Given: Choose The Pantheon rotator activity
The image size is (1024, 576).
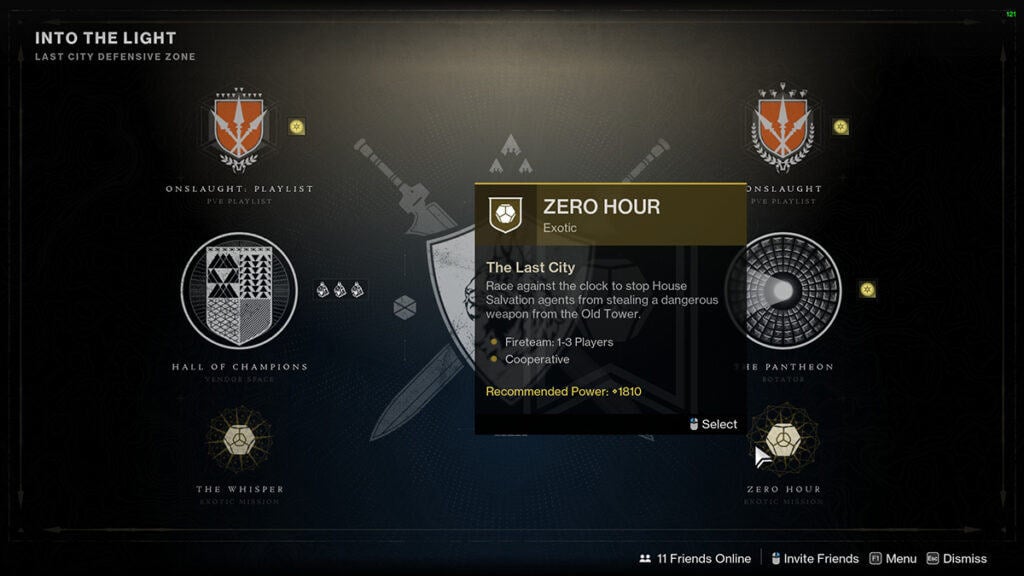Looking at the screenshot, I should point(783,291).
